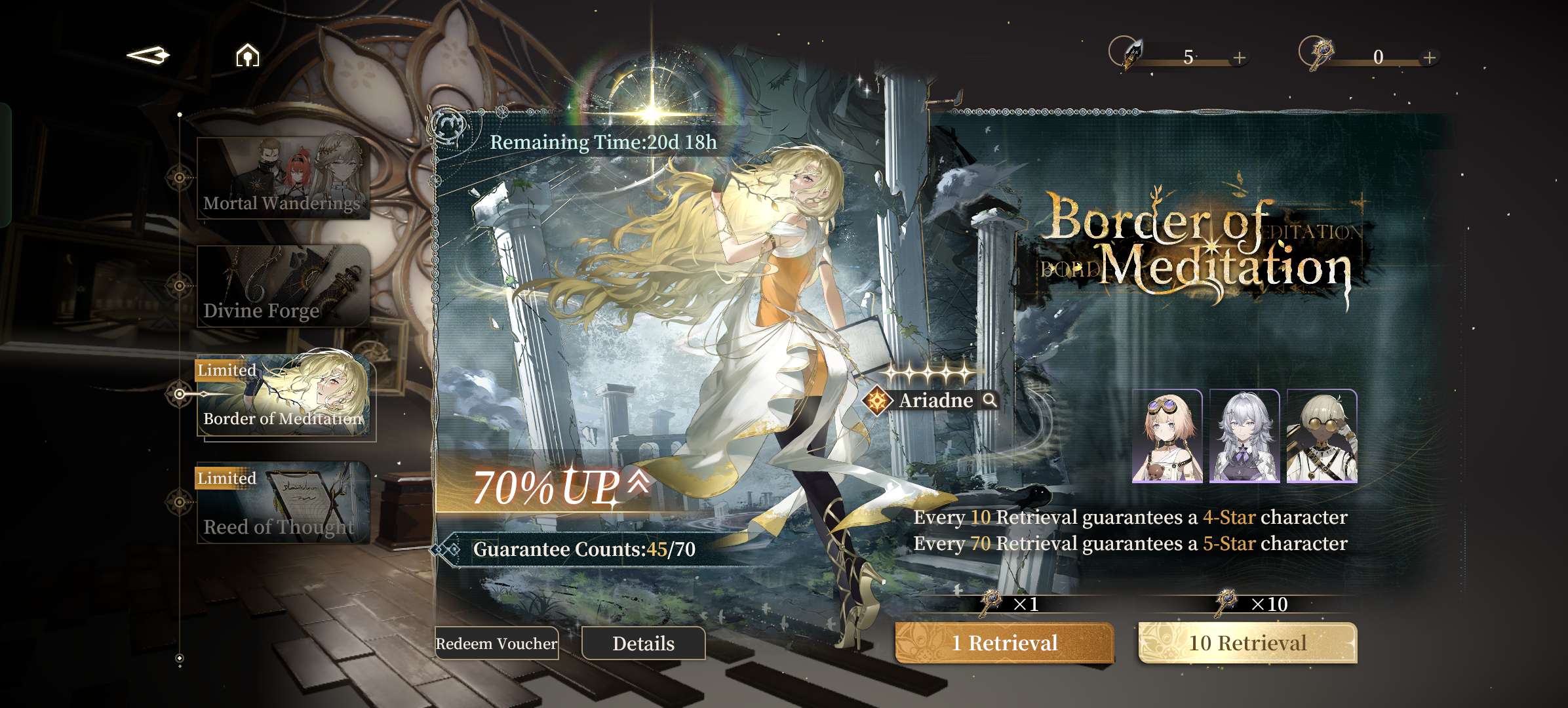Switch to the Mortal Wanderings banner

coord(283,178)
